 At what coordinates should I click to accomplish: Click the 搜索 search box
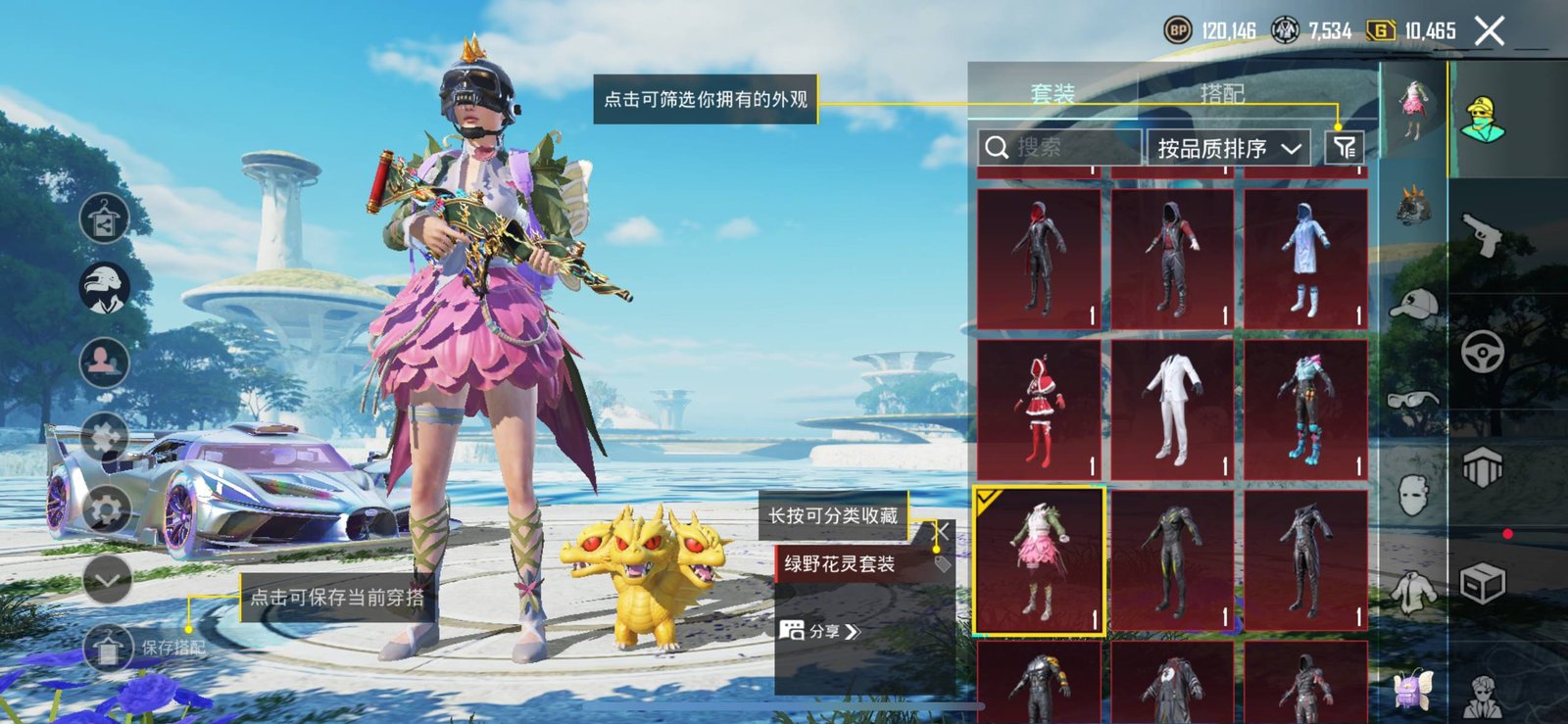coord(1060,148)
